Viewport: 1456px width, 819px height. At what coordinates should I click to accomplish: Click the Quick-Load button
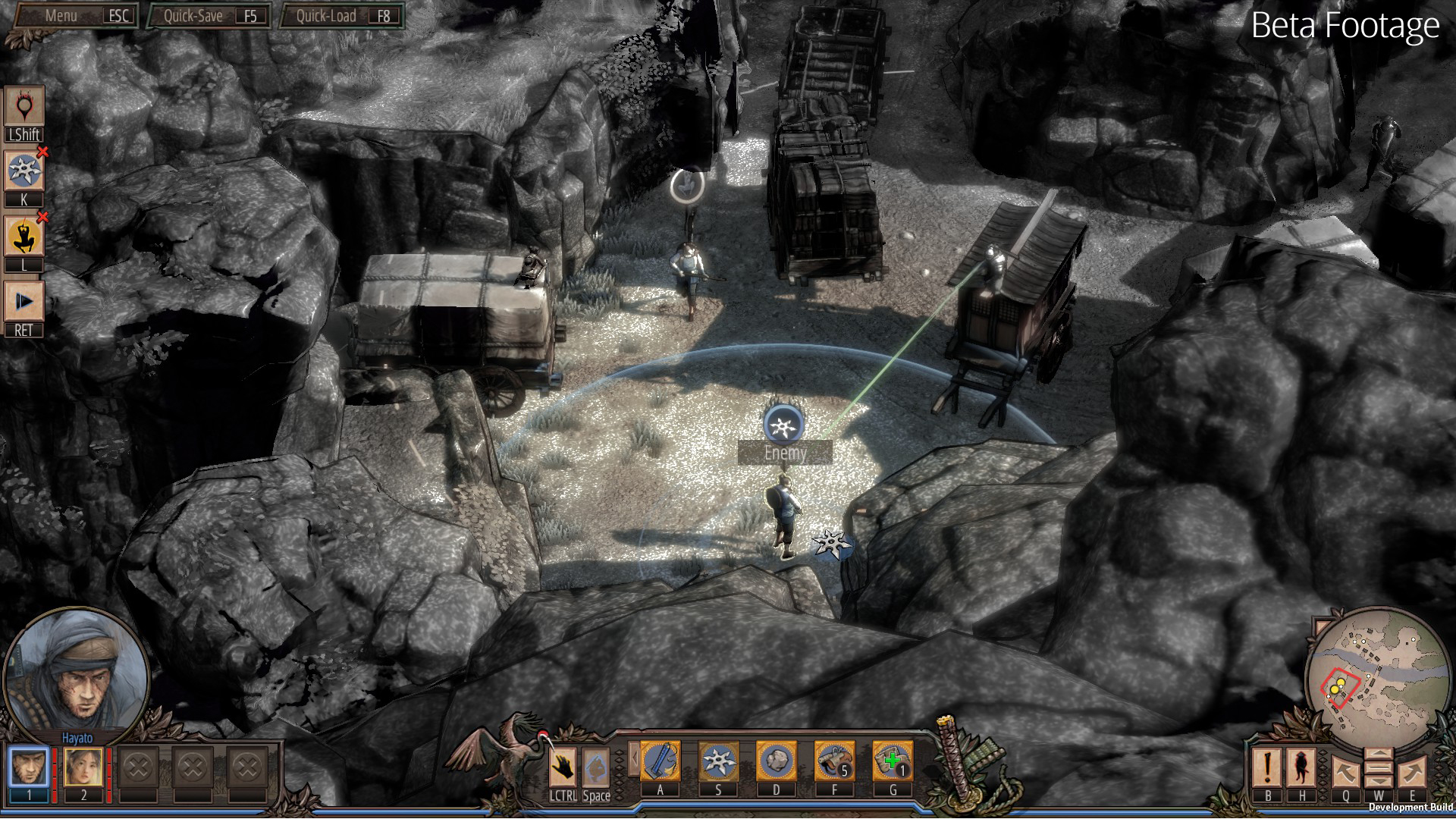[x=342, y=16]
